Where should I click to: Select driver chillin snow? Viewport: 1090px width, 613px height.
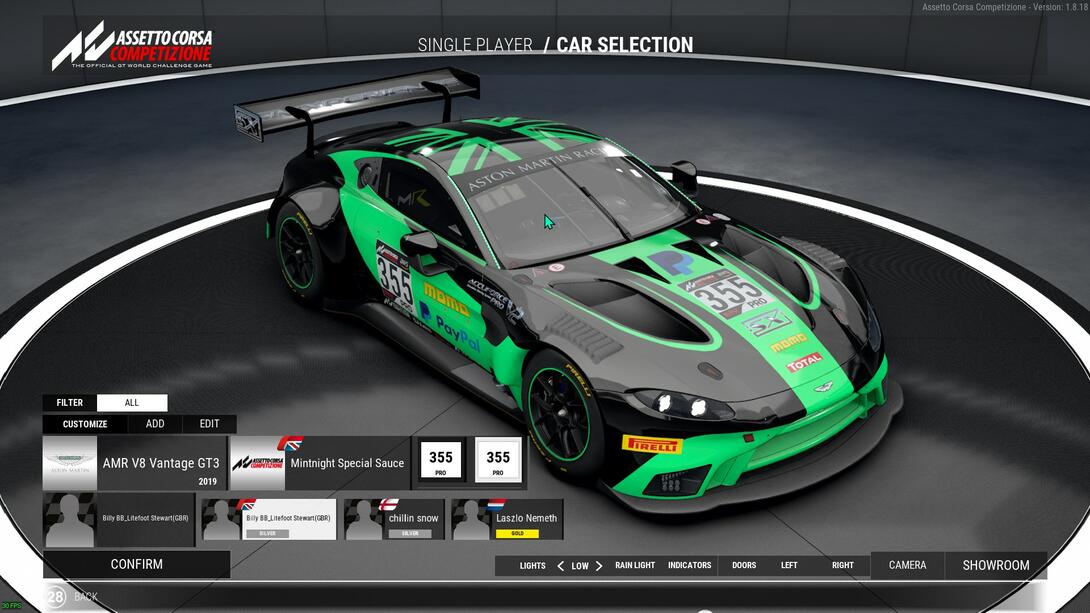tap(394, 520)
